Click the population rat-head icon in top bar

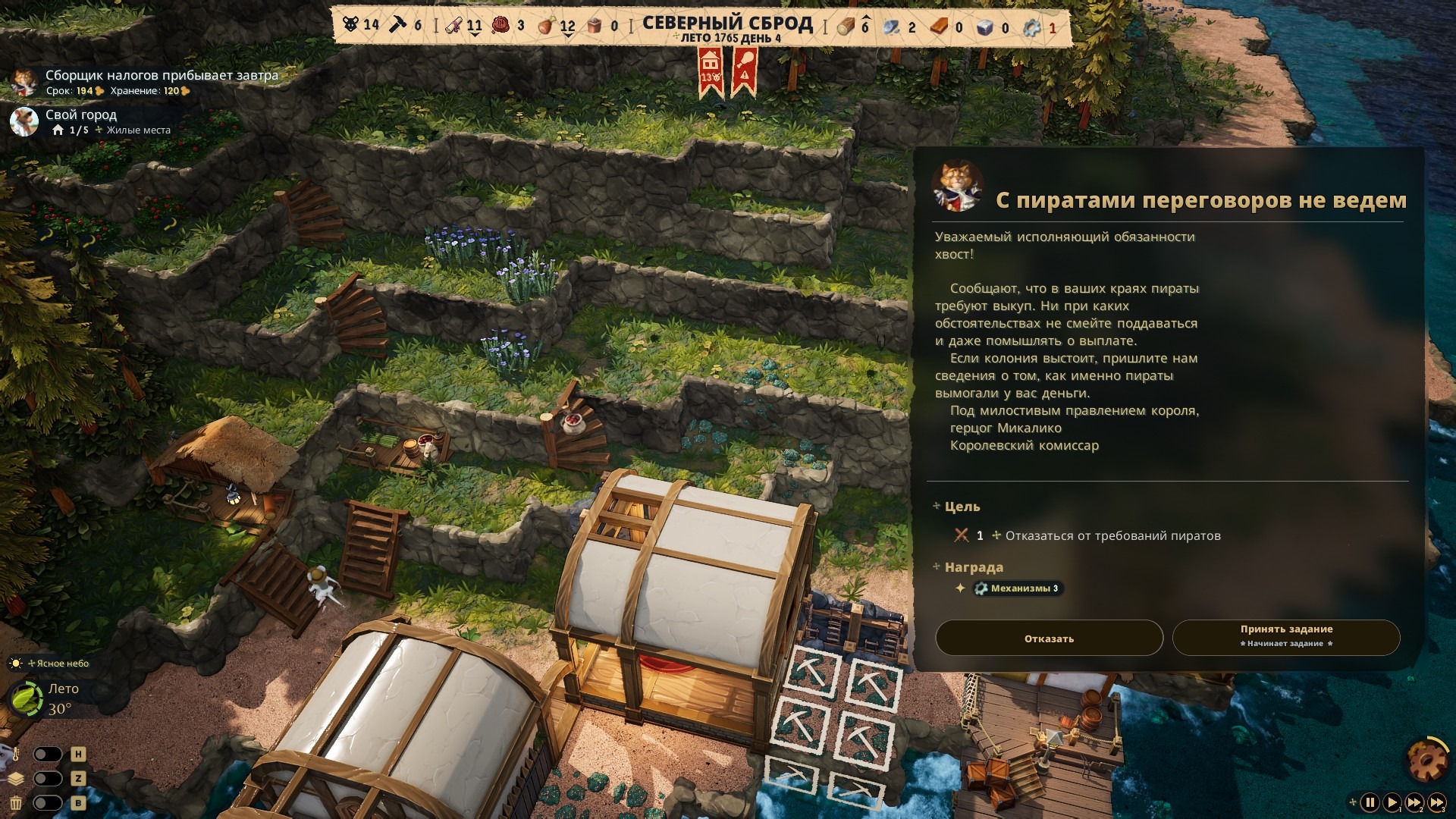350,25
